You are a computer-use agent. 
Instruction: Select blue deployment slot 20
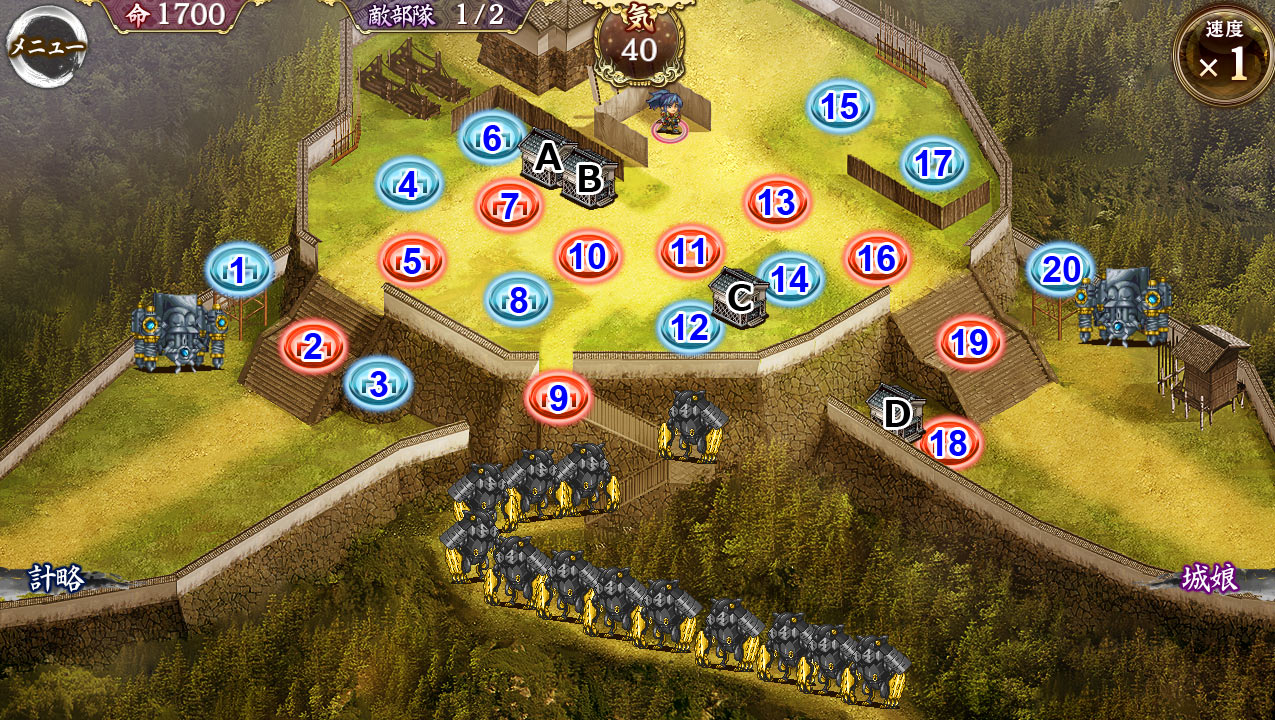pyautogui.click(x=1060, y=270)
